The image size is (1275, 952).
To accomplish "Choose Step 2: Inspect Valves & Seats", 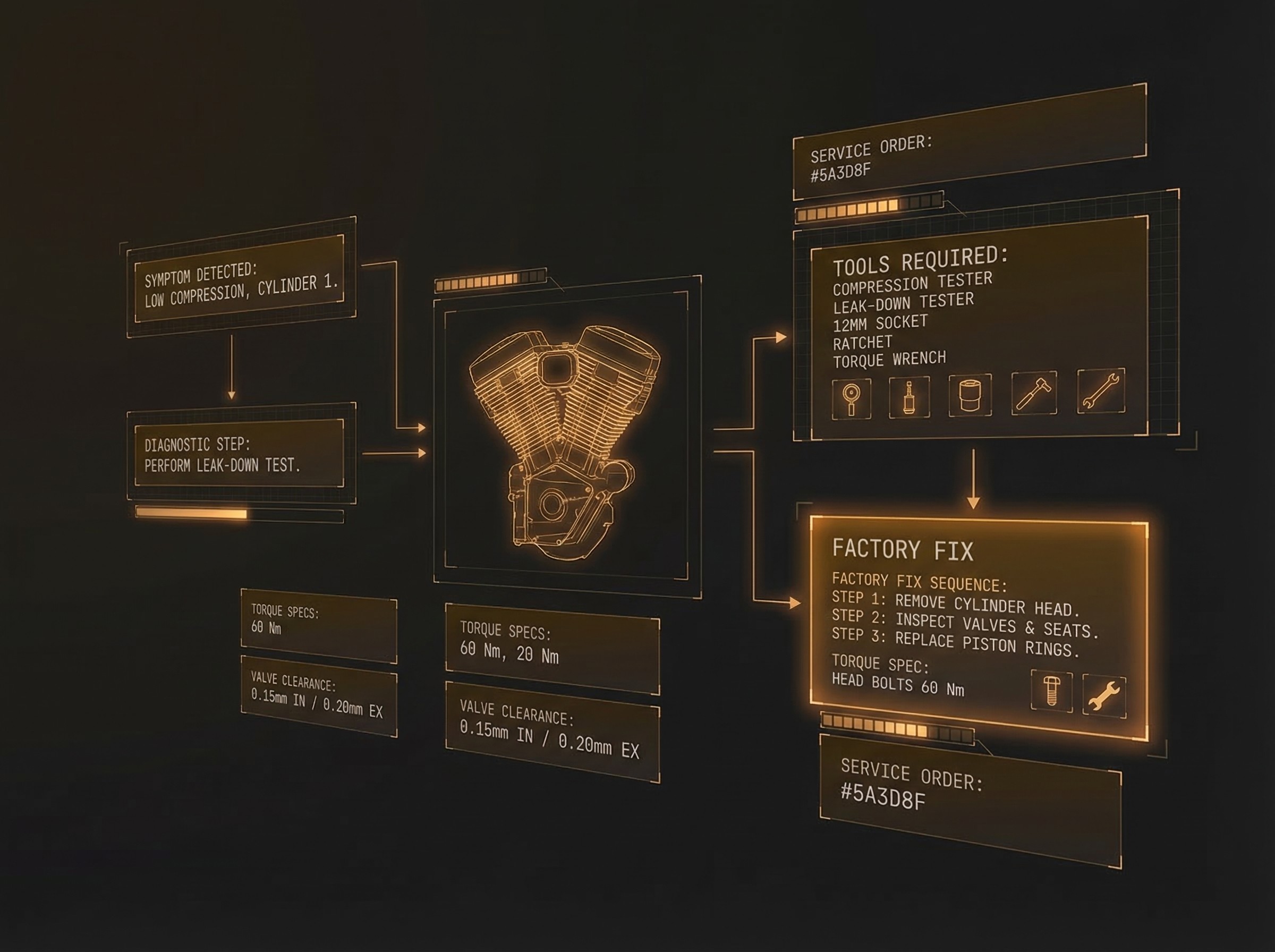I will [964, 624].
